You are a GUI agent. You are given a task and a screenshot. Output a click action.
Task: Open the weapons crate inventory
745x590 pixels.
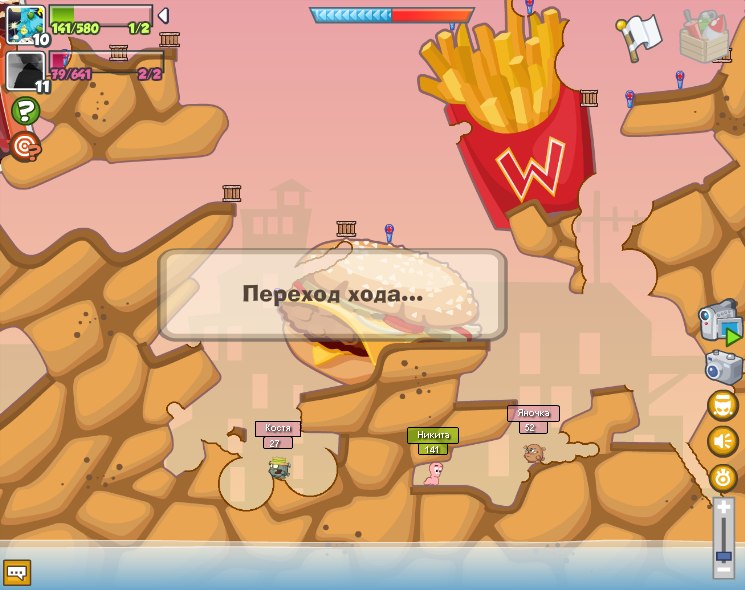point(703,36)
